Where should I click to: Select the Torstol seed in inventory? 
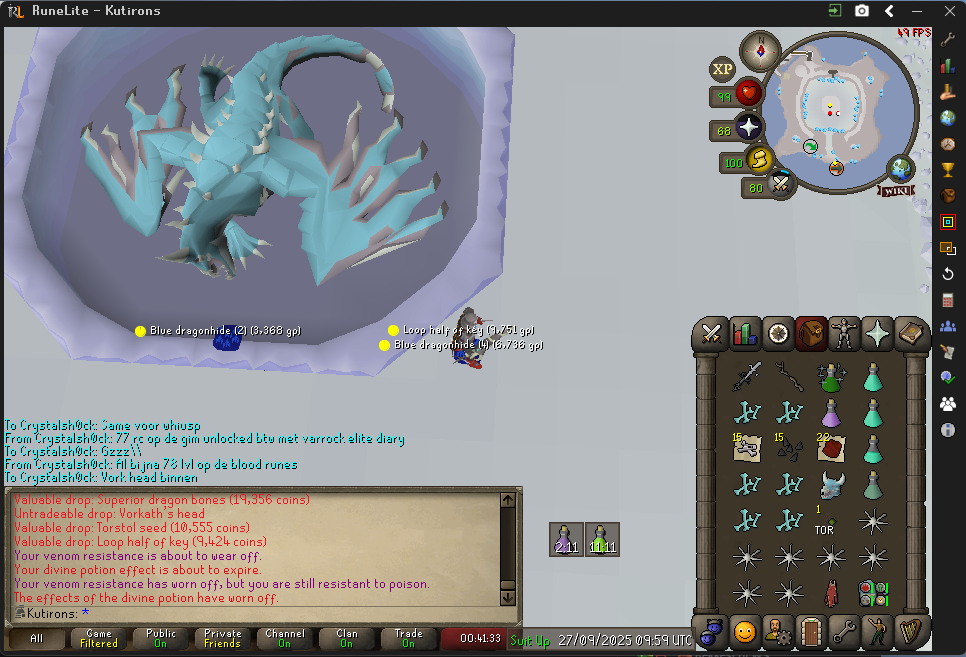click(829, 520)
